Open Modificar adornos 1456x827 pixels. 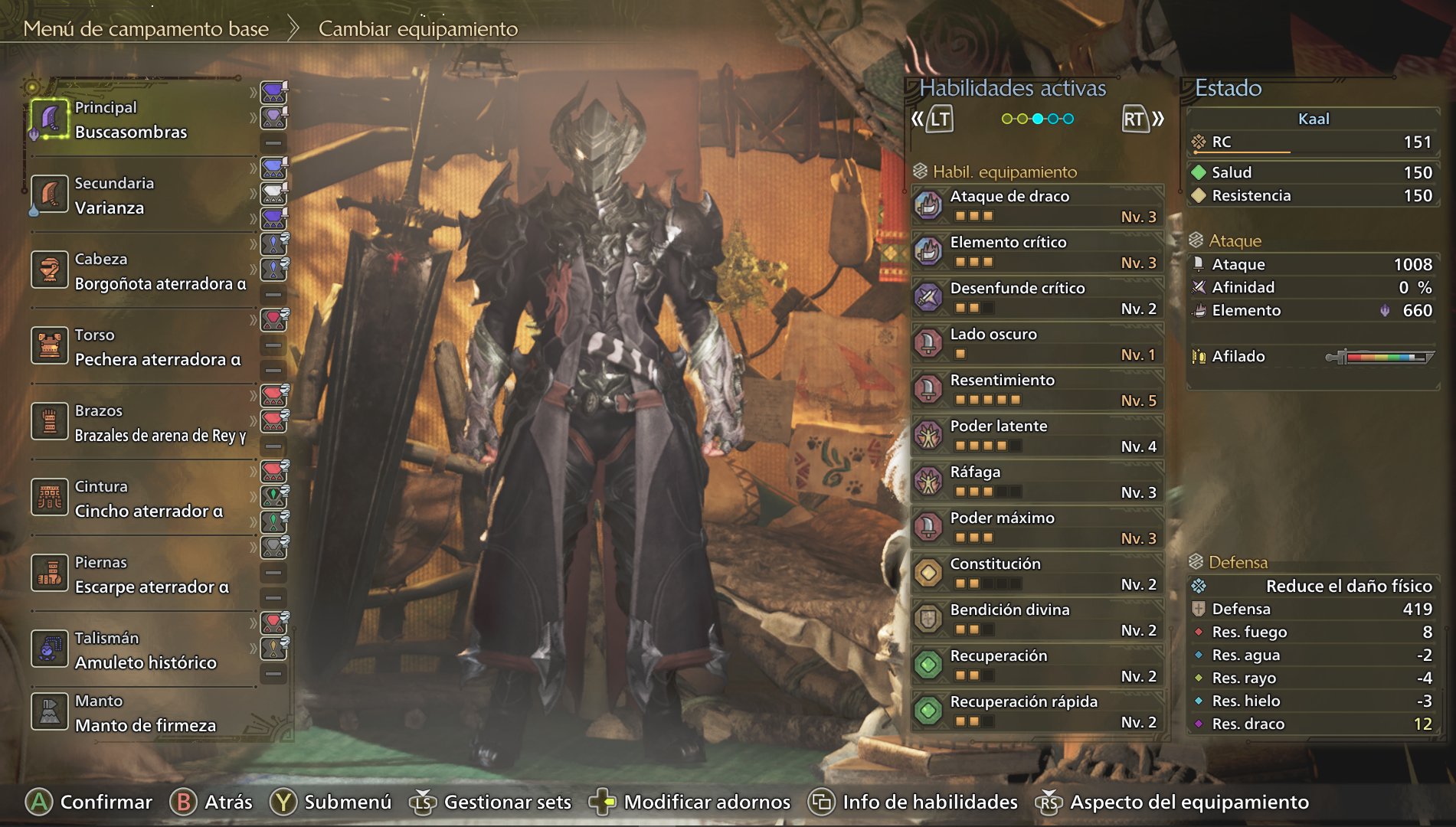[x=706, y=802]
